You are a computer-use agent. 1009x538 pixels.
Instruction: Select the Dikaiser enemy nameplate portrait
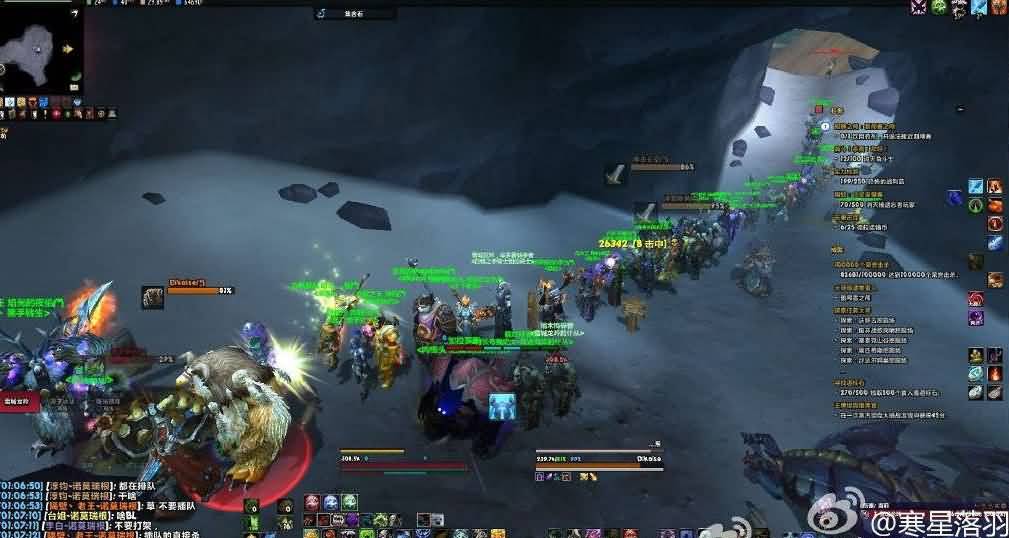[153, 297]
